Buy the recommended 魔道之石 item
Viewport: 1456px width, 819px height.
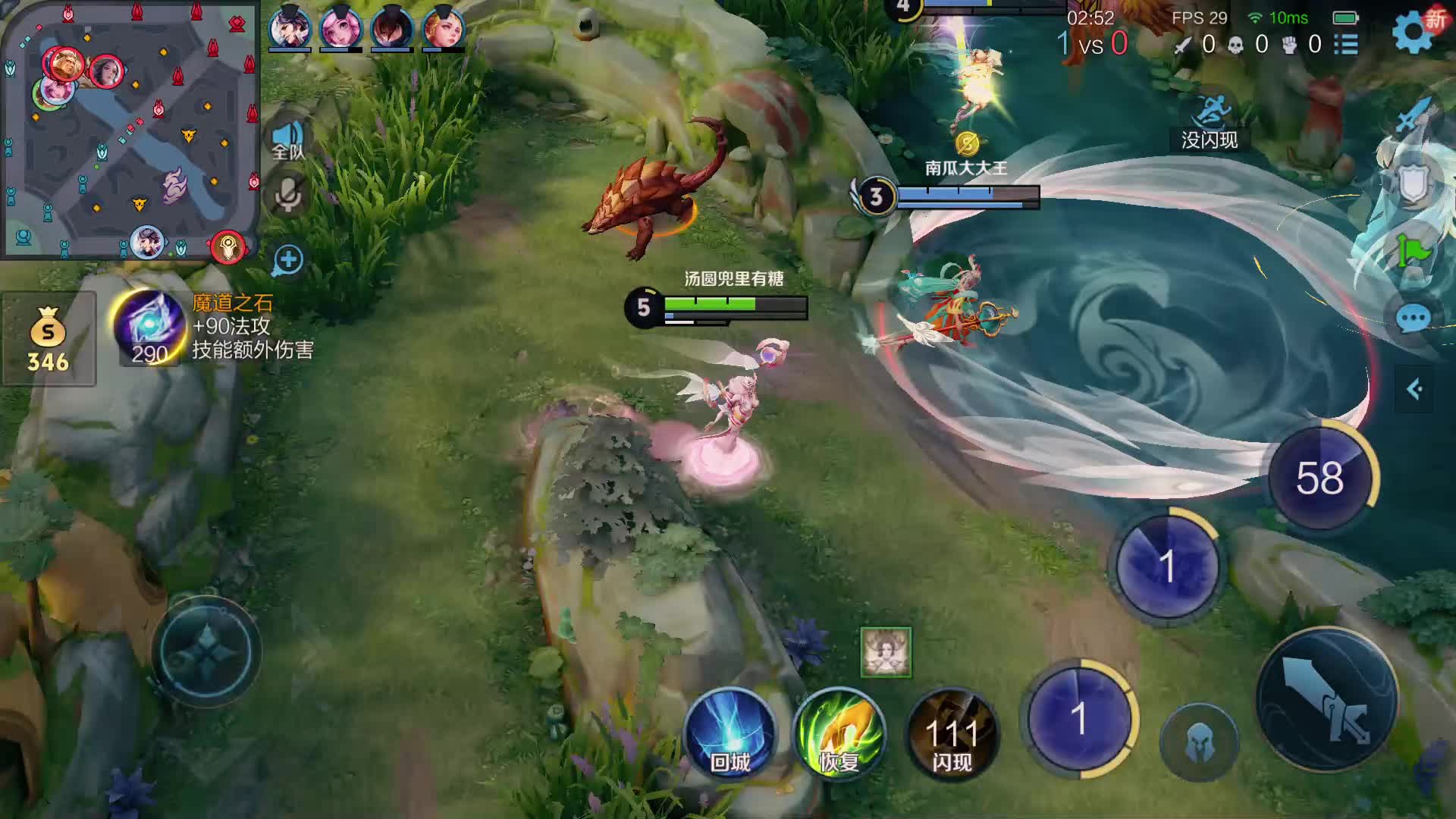[150, 328]
